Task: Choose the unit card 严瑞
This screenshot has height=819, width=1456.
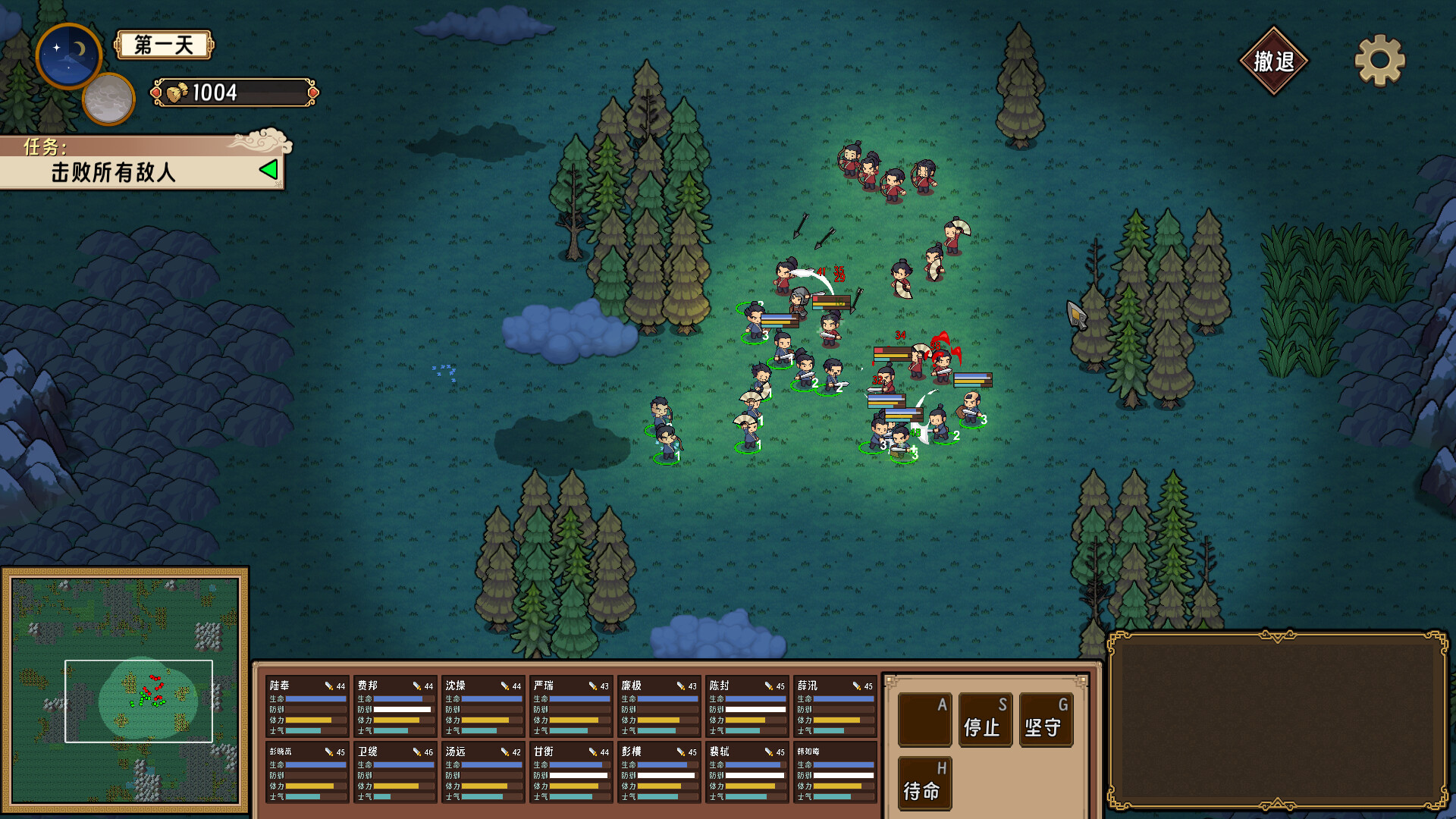Action: point(571,707)
